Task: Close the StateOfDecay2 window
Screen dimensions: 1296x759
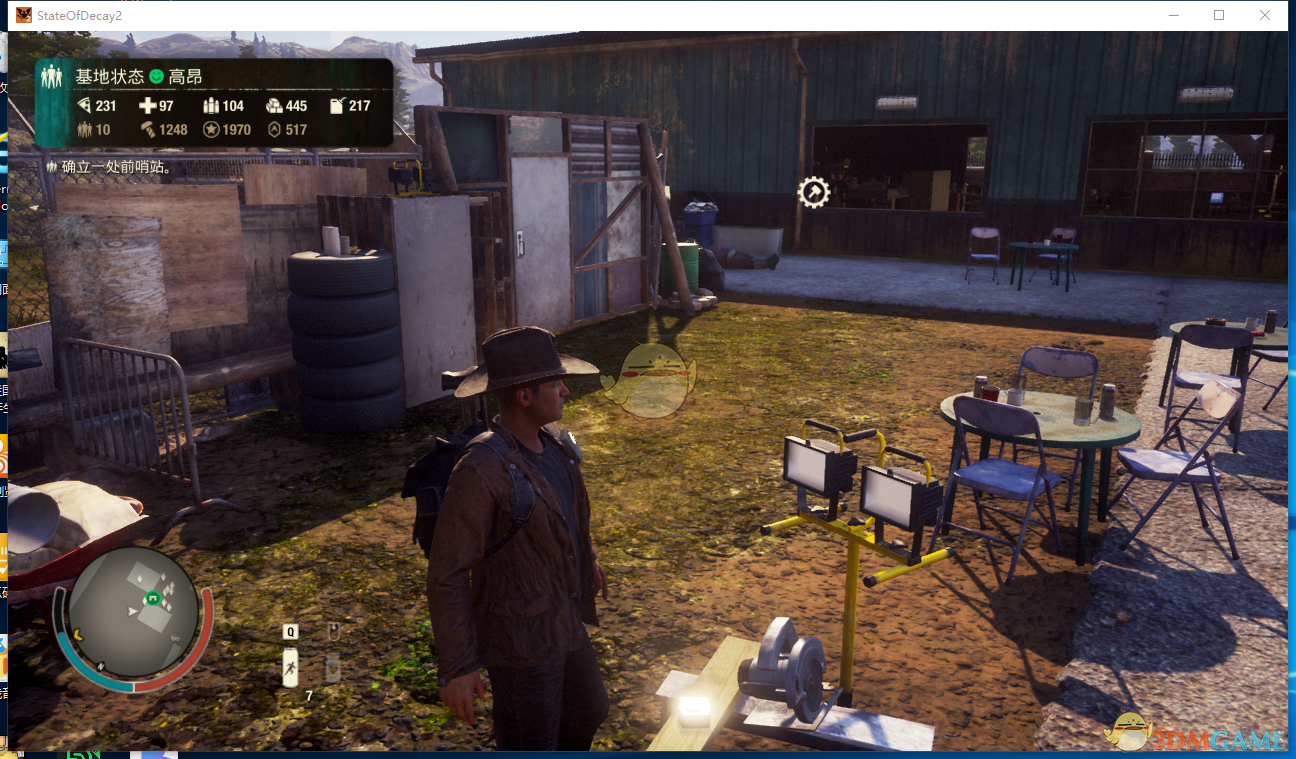Action: coord(1265,15)
